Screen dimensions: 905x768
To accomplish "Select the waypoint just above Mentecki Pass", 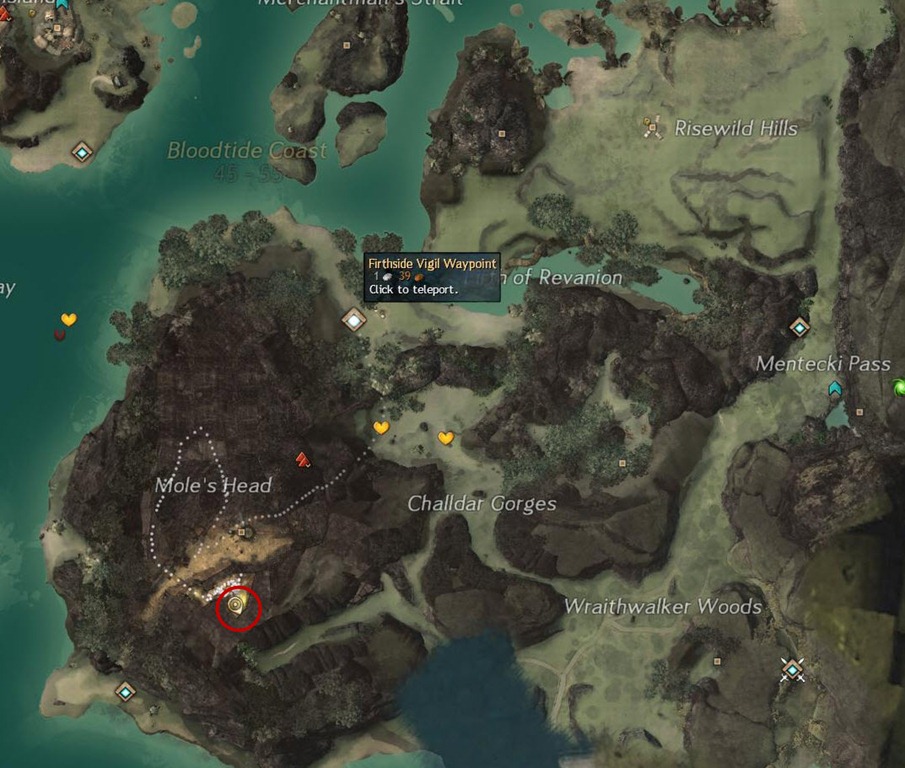I will [798, 327].
